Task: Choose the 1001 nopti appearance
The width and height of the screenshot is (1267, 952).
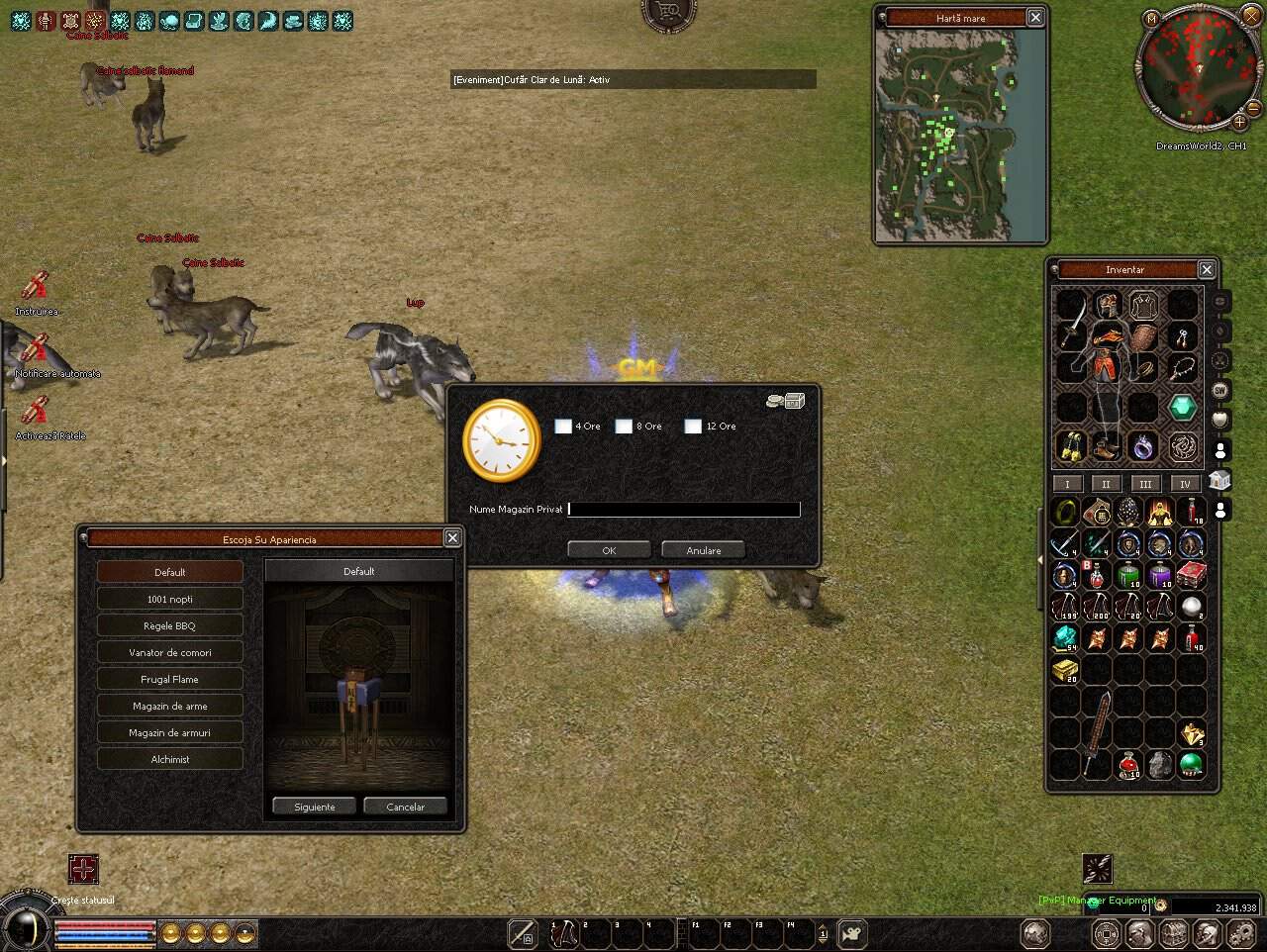Action: tap(169, 599)
